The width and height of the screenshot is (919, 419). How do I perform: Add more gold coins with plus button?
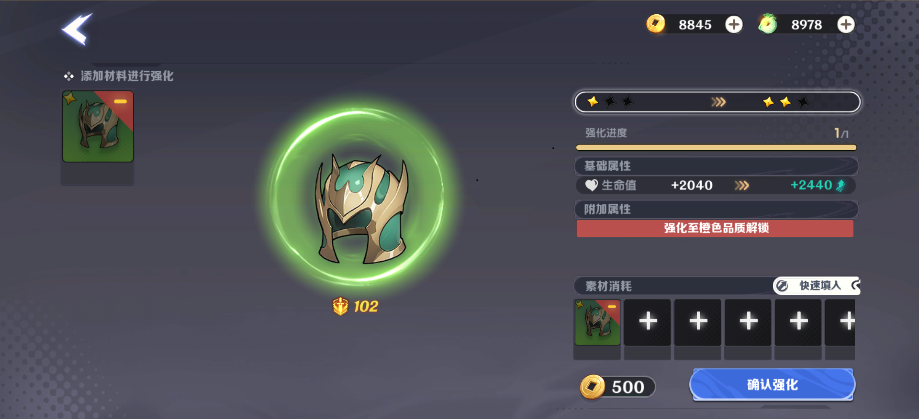734,24
